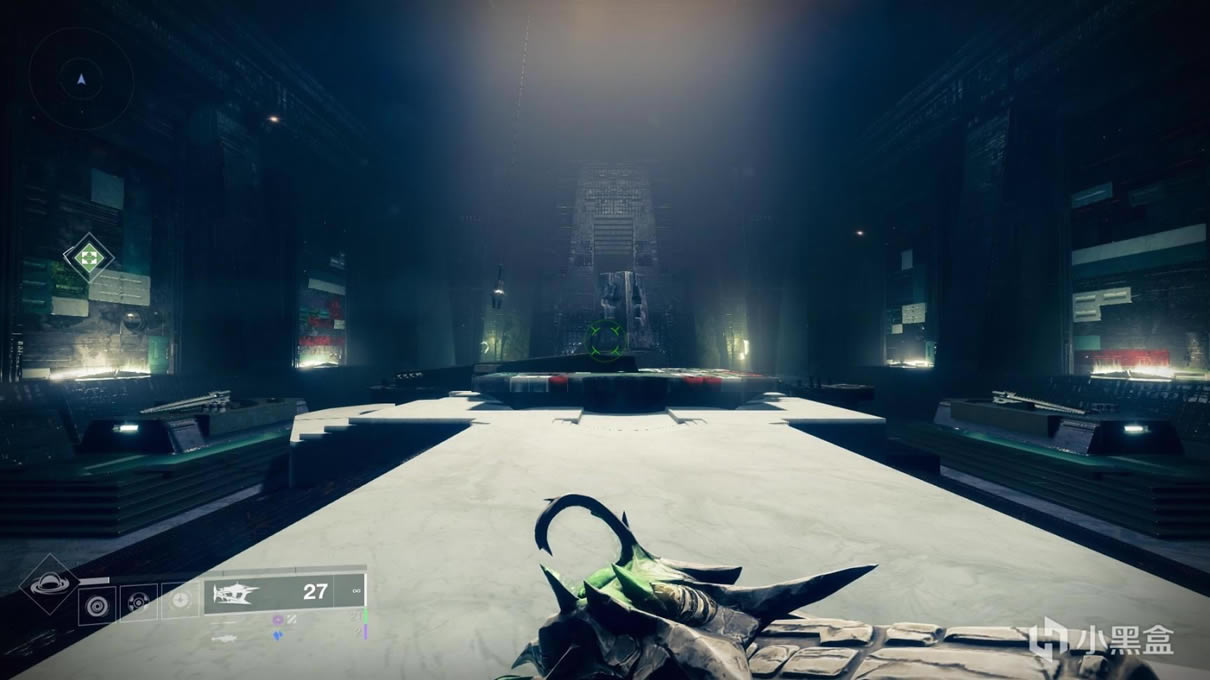Select the green diamond objective waypoint marker

click(89, 258)
